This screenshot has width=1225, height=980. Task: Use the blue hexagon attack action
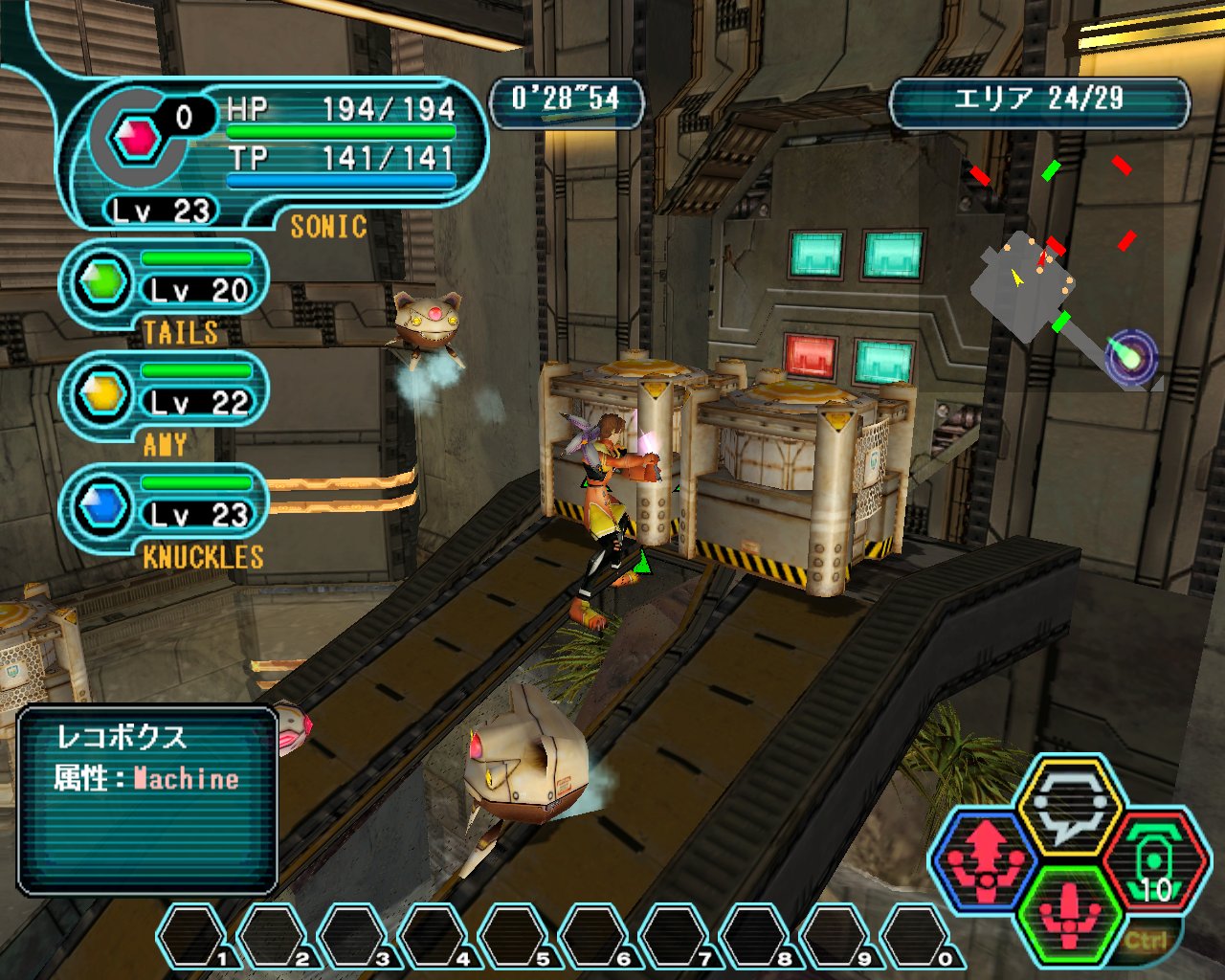click(x=986, y=859)
